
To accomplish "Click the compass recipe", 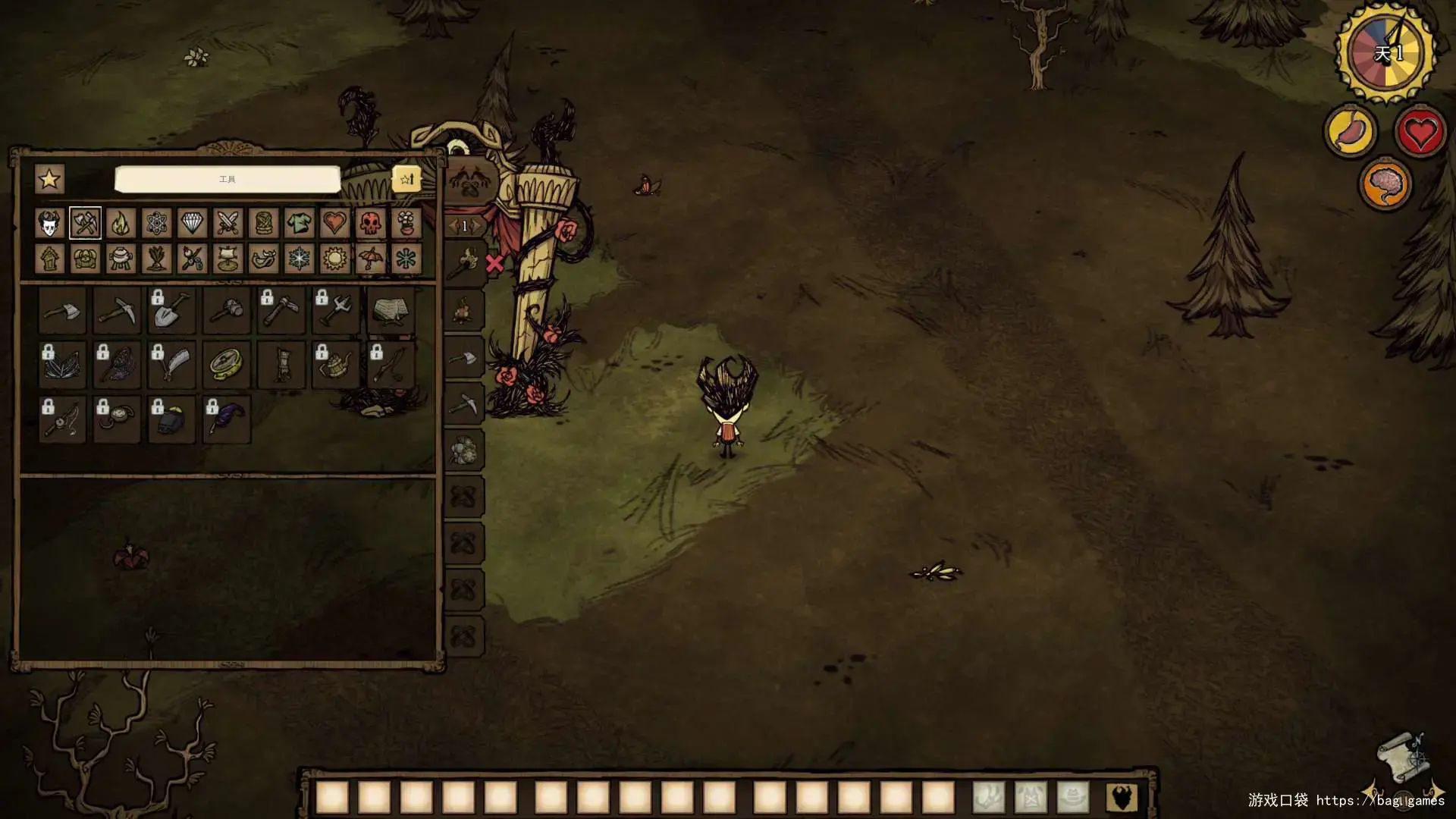I will 227,365.
